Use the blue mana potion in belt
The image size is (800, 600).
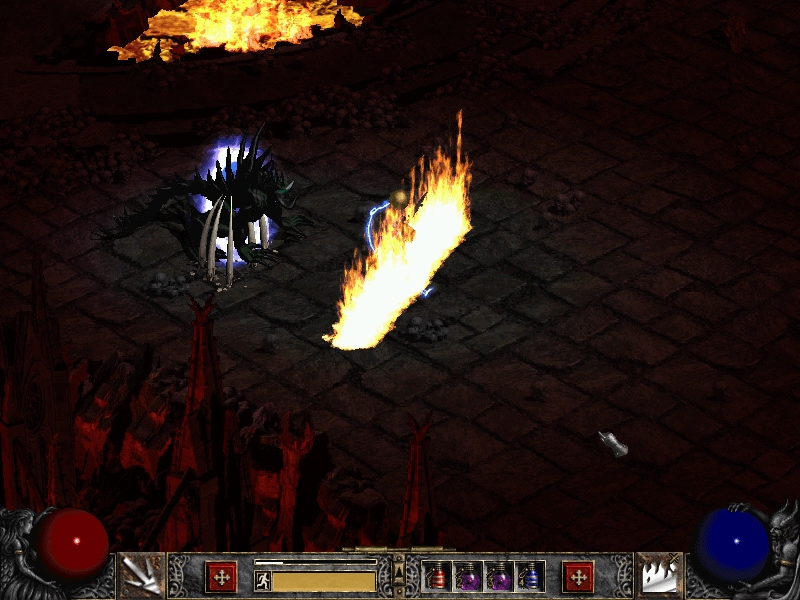tap(530, 576)
